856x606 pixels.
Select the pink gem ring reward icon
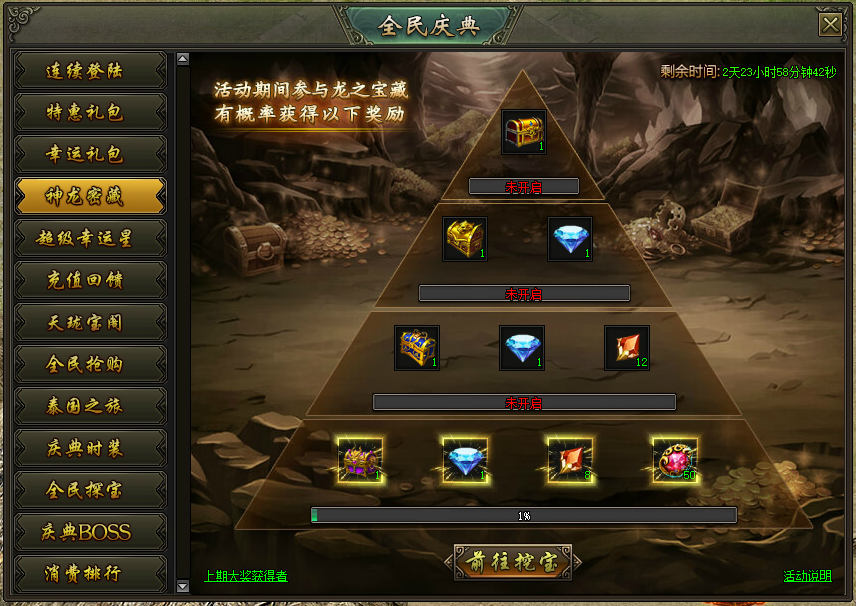coord(675,460)
